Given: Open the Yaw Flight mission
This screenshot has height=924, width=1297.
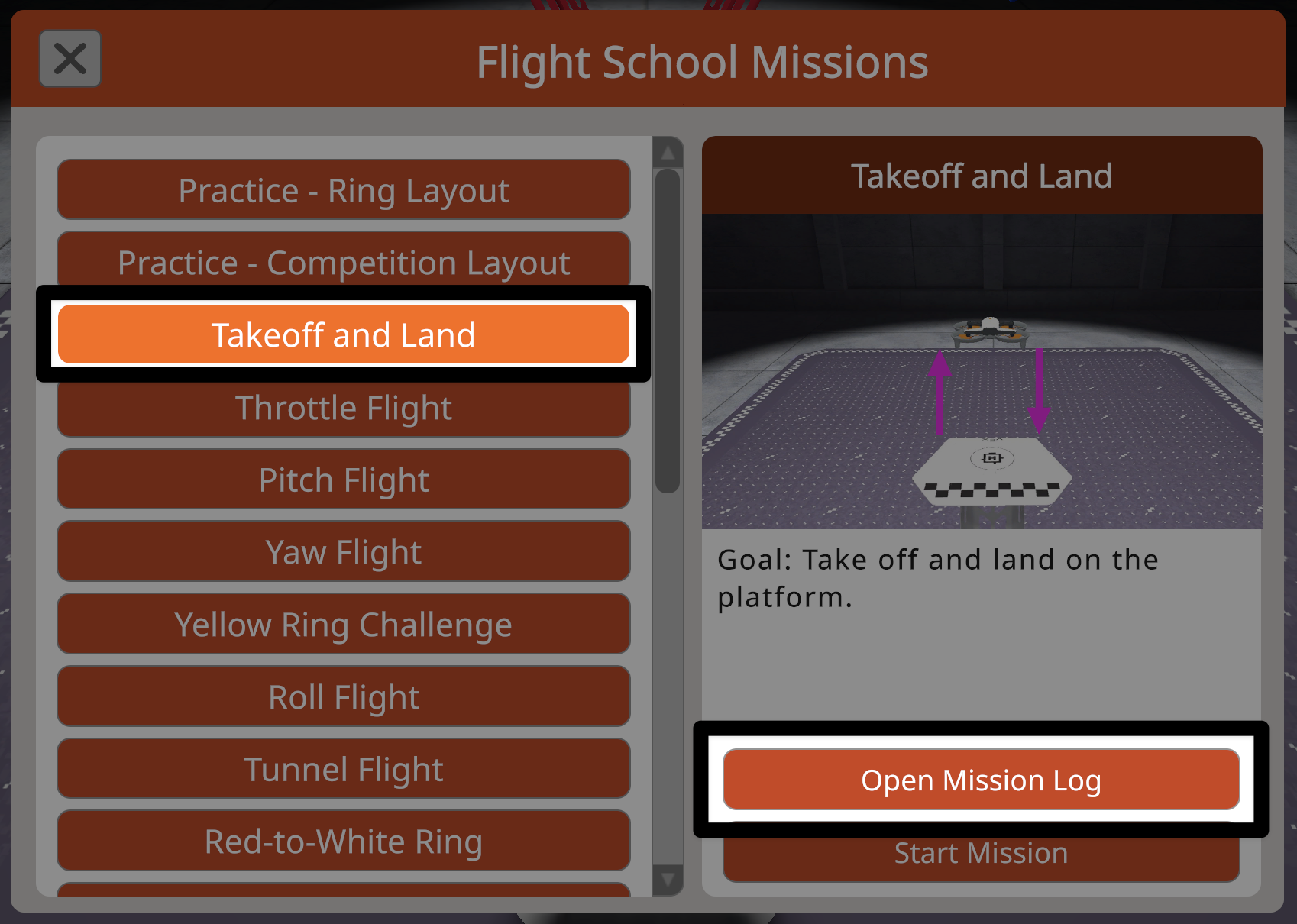Looking at the screenshot, I should [x=343, y=551].
